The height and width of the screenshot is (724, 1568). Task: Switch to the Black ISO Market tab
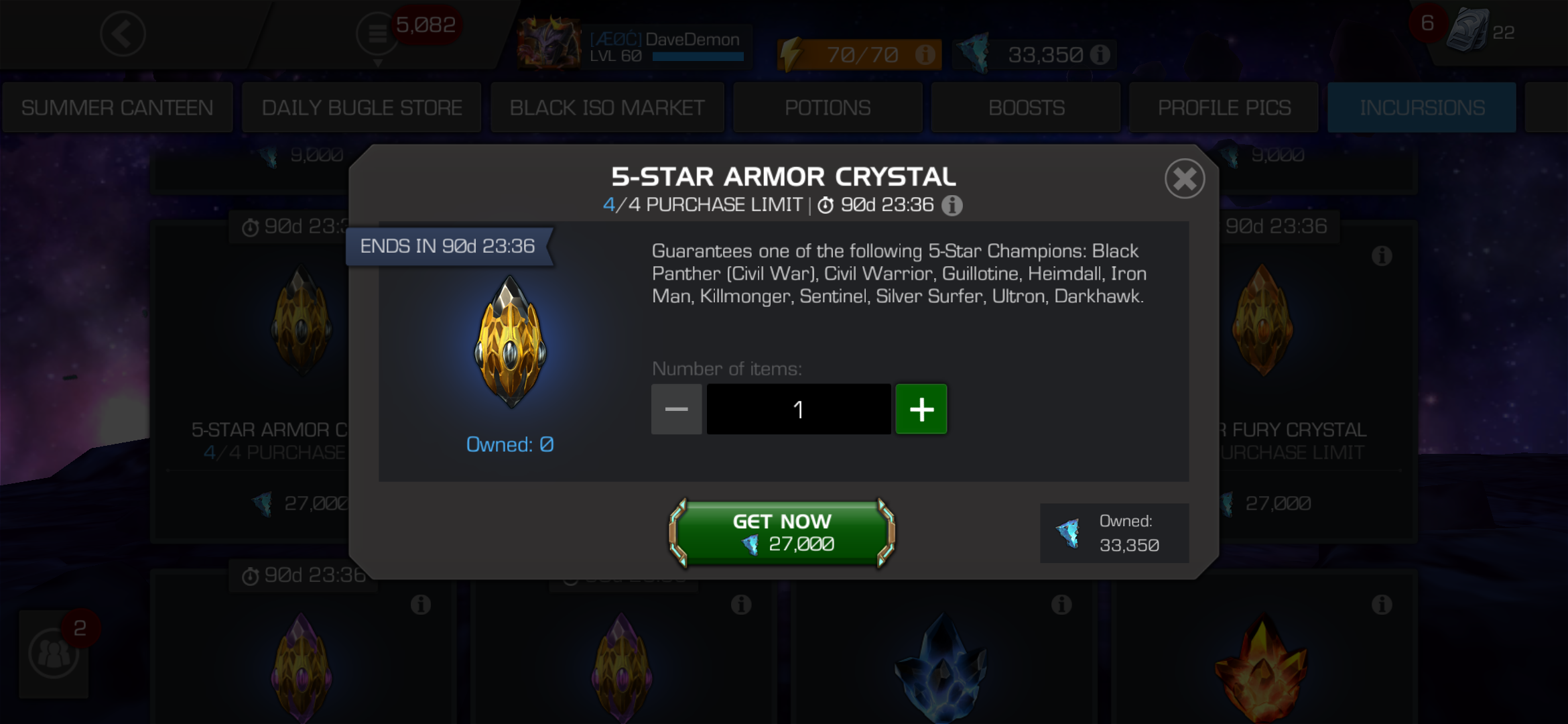[x=607, y=107]
